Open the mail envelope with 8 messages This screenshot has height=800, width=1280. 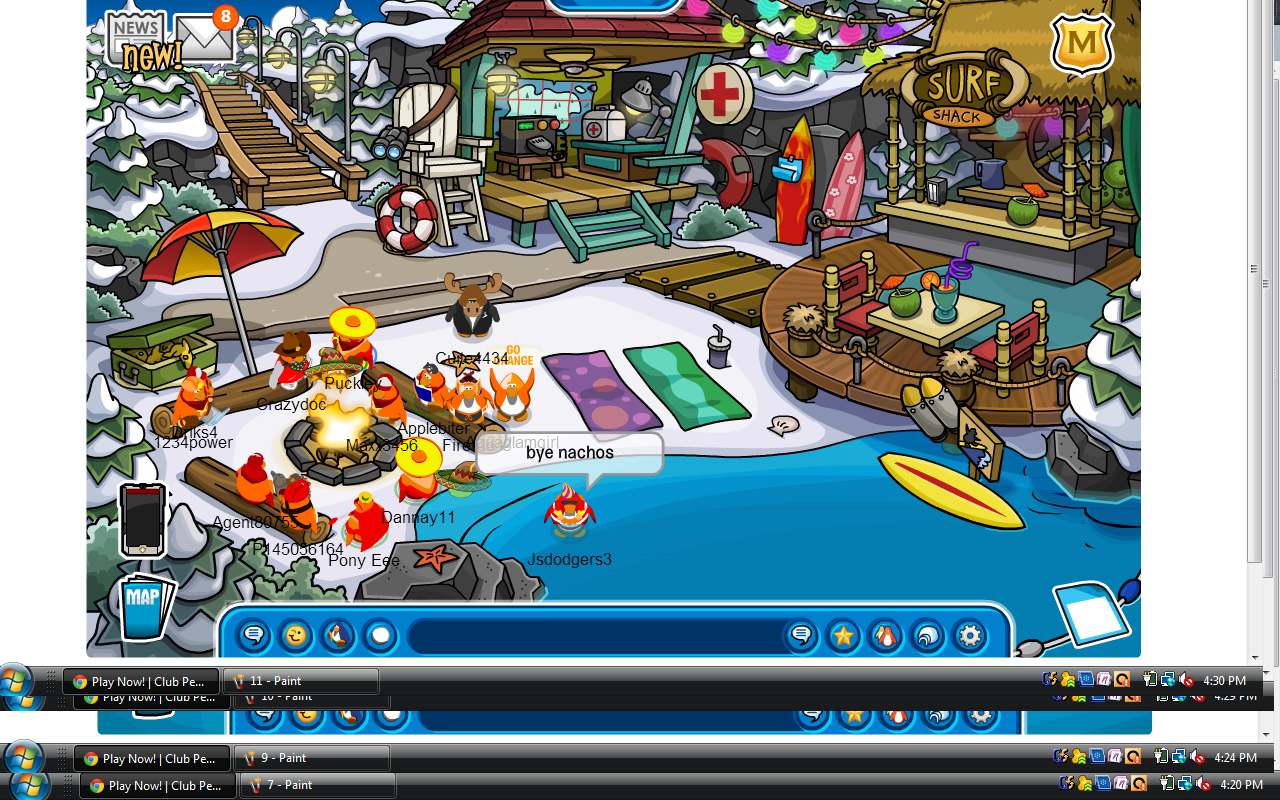coord(205,38)
